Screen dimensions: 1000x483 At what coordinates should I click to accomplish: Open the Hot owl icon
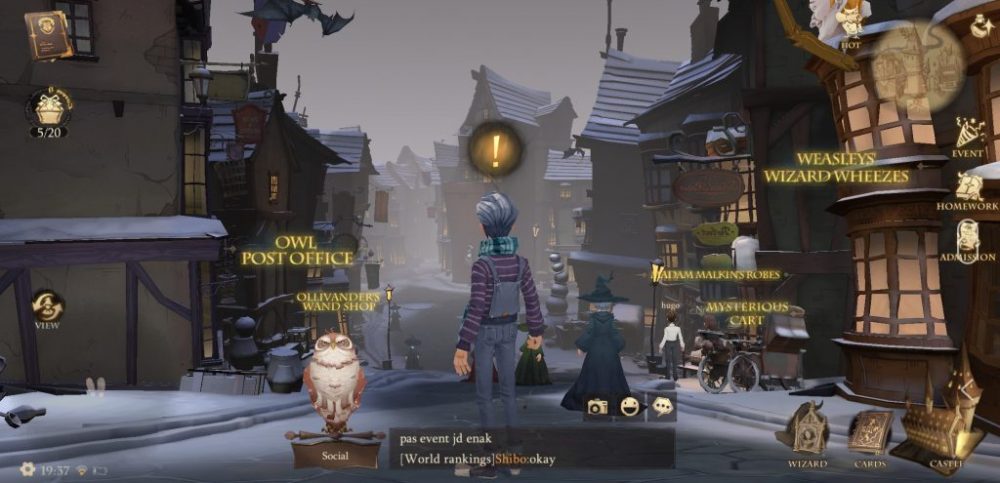point(850,22)
